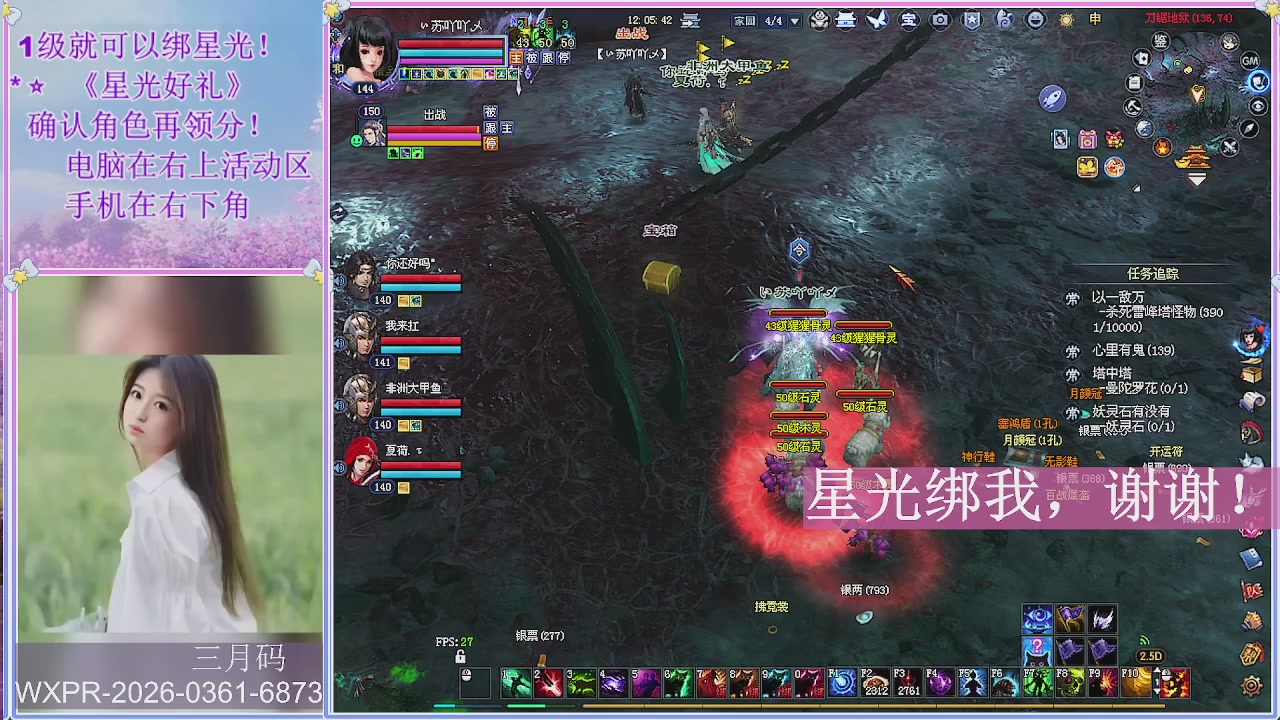Open the 宝 treasure icon on the top toolbar
Screen dimensions: 1280x720
911,20
